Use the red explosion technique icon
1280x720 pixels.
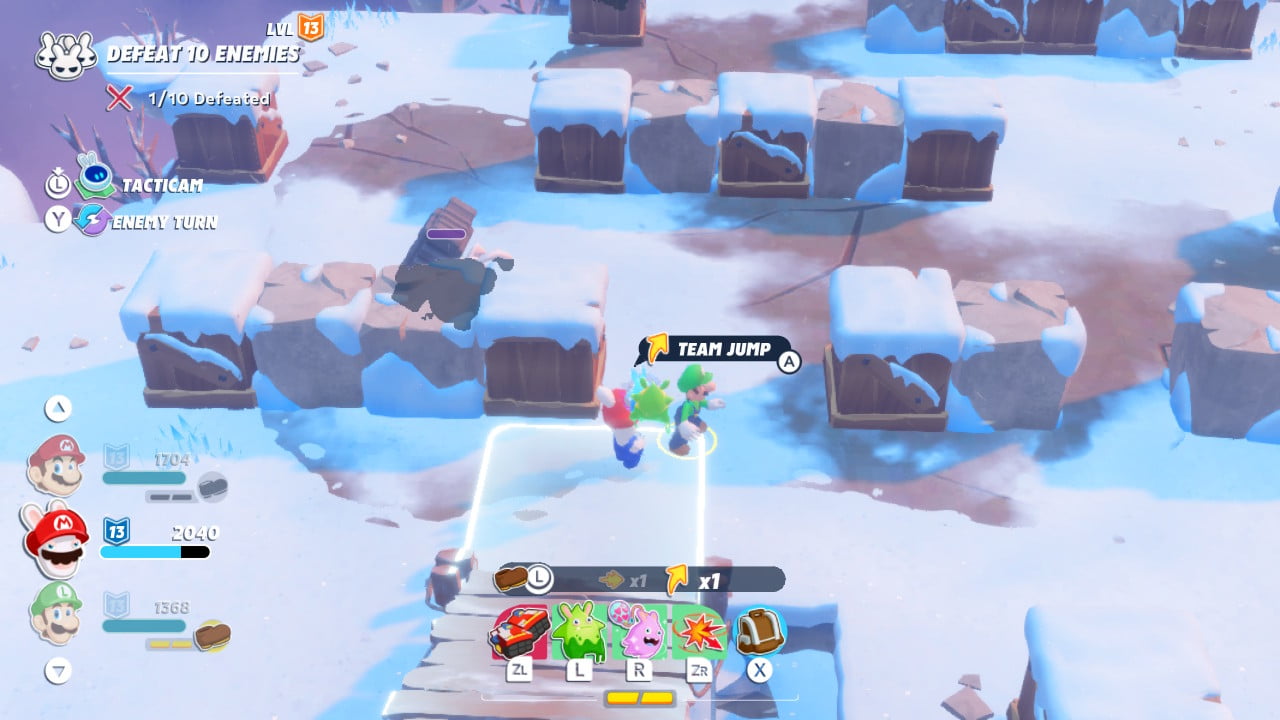coord(699,632)
